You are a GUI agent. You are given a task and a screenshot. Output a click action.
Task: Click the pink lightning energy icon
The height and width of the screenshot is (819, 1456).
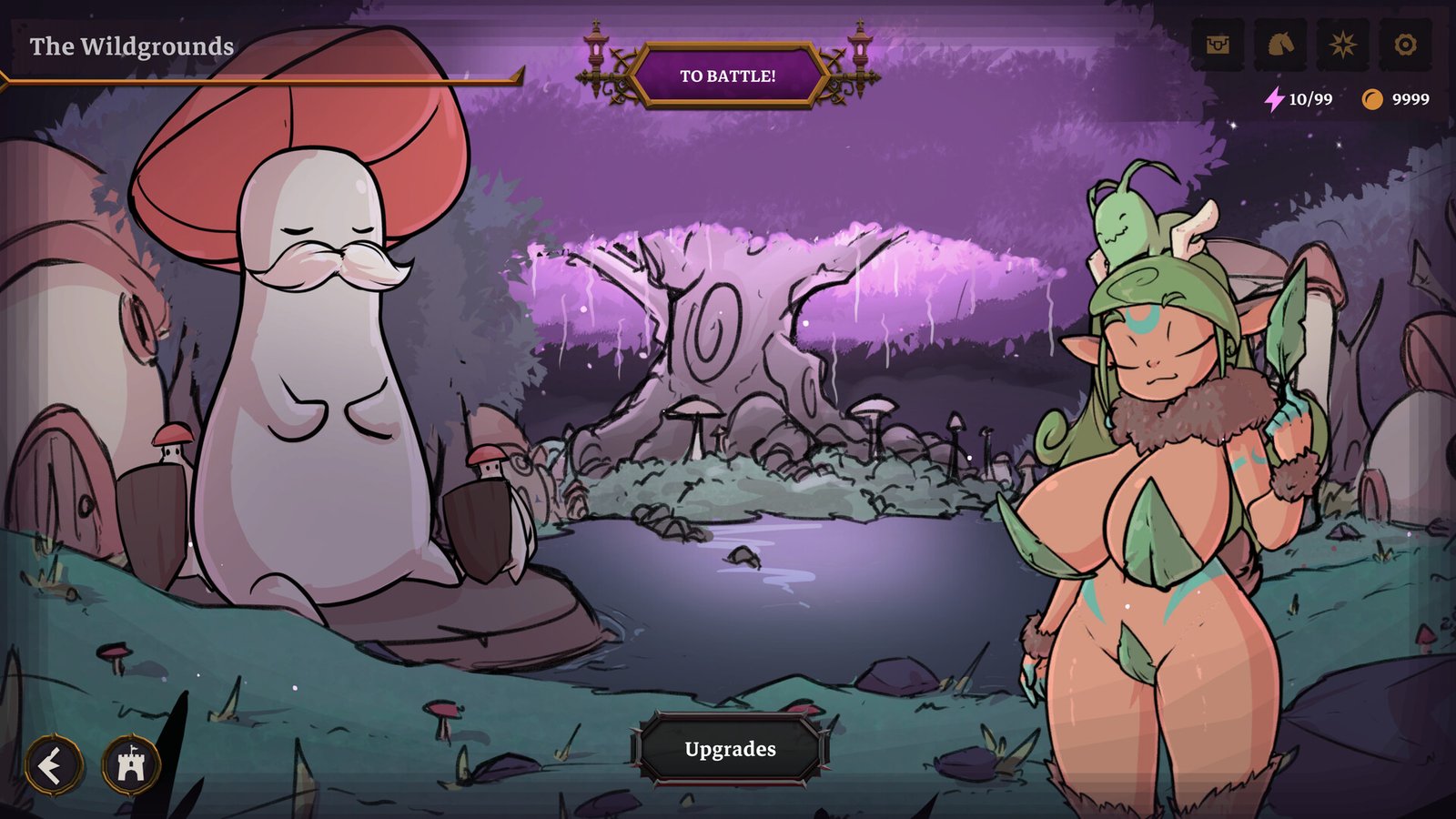click(1273, 100)
